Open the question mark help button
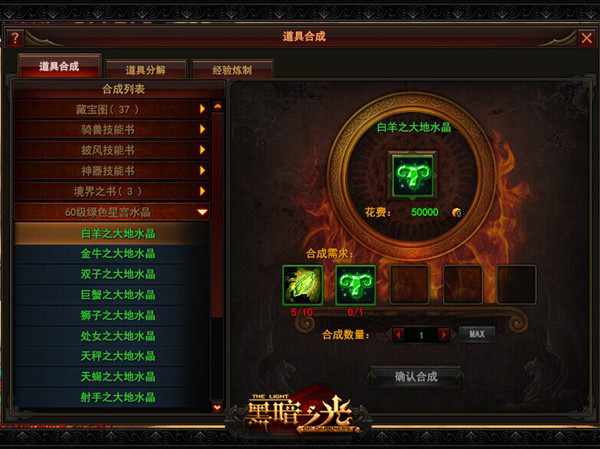Image resolution: width=600 pixels, height=449 pixels. click(14, 38)
